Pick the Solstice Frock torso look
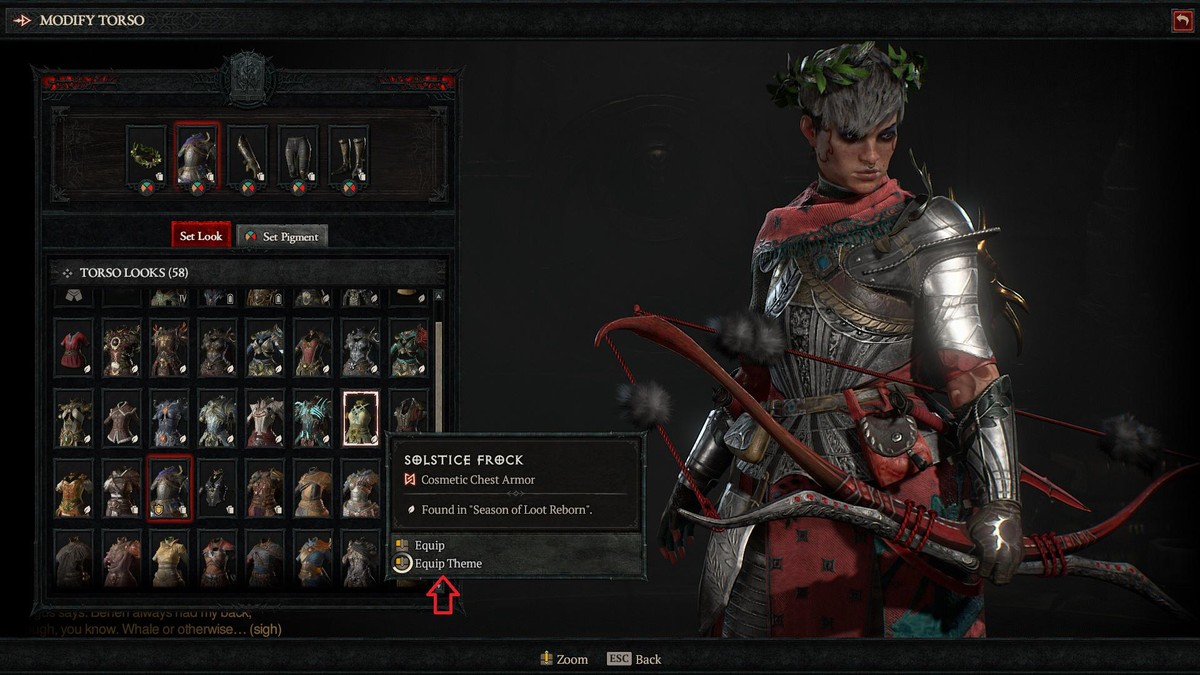The height and width of the screenshot is (675, 1200). click(x=360, y=417)
